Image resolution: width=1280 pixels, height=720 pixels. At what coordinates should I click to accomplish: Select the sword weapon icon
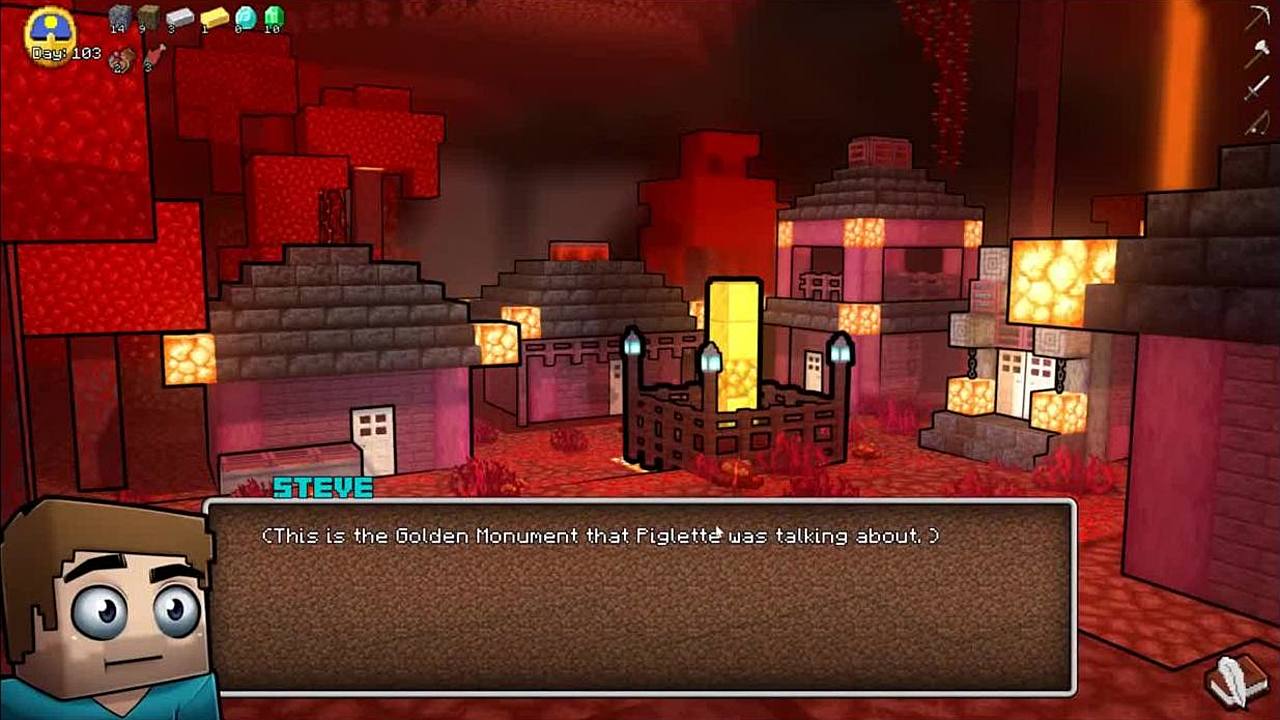[x=1256, y=88]
